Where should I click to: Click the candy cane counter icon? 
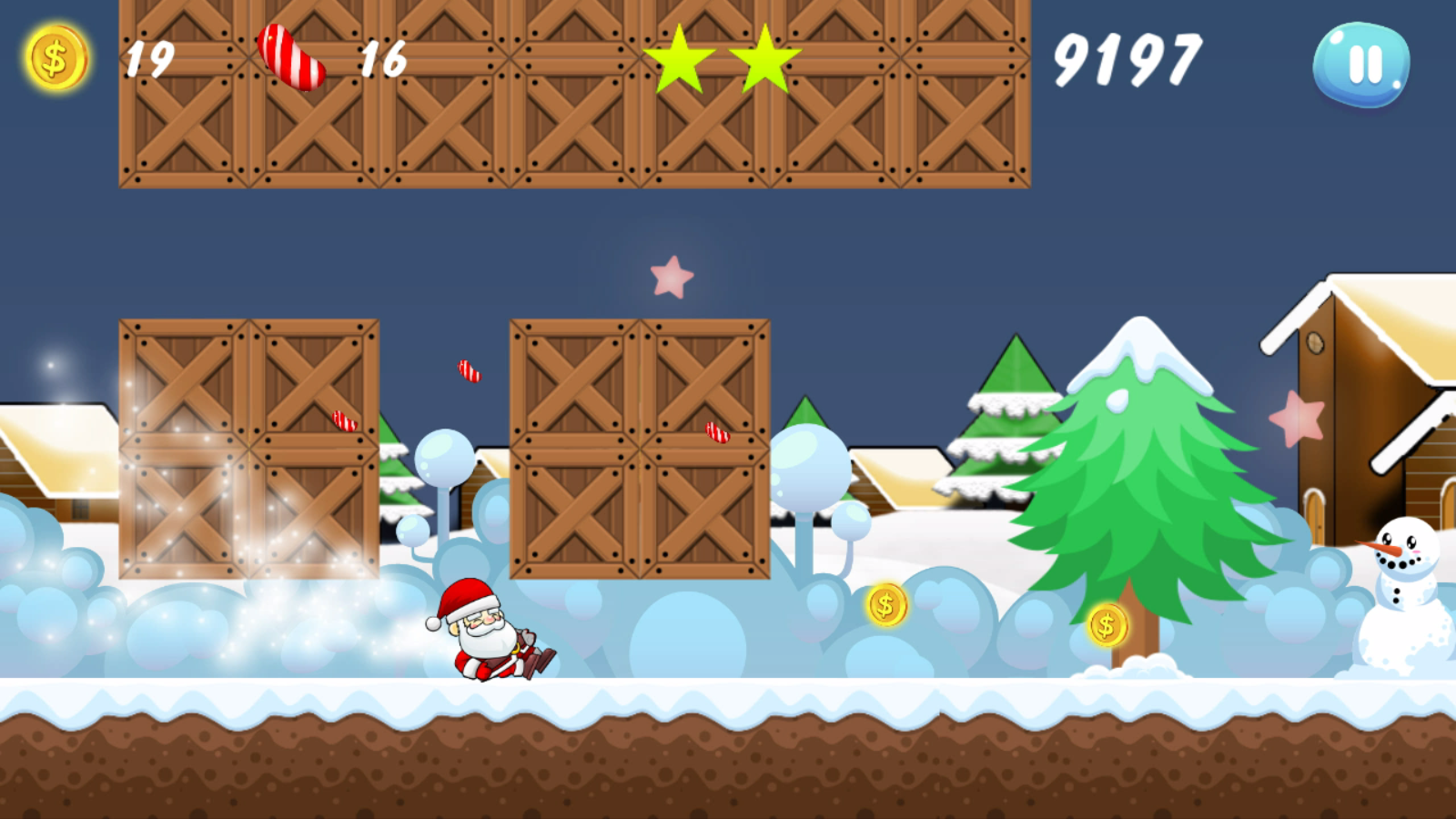point(293,57)
